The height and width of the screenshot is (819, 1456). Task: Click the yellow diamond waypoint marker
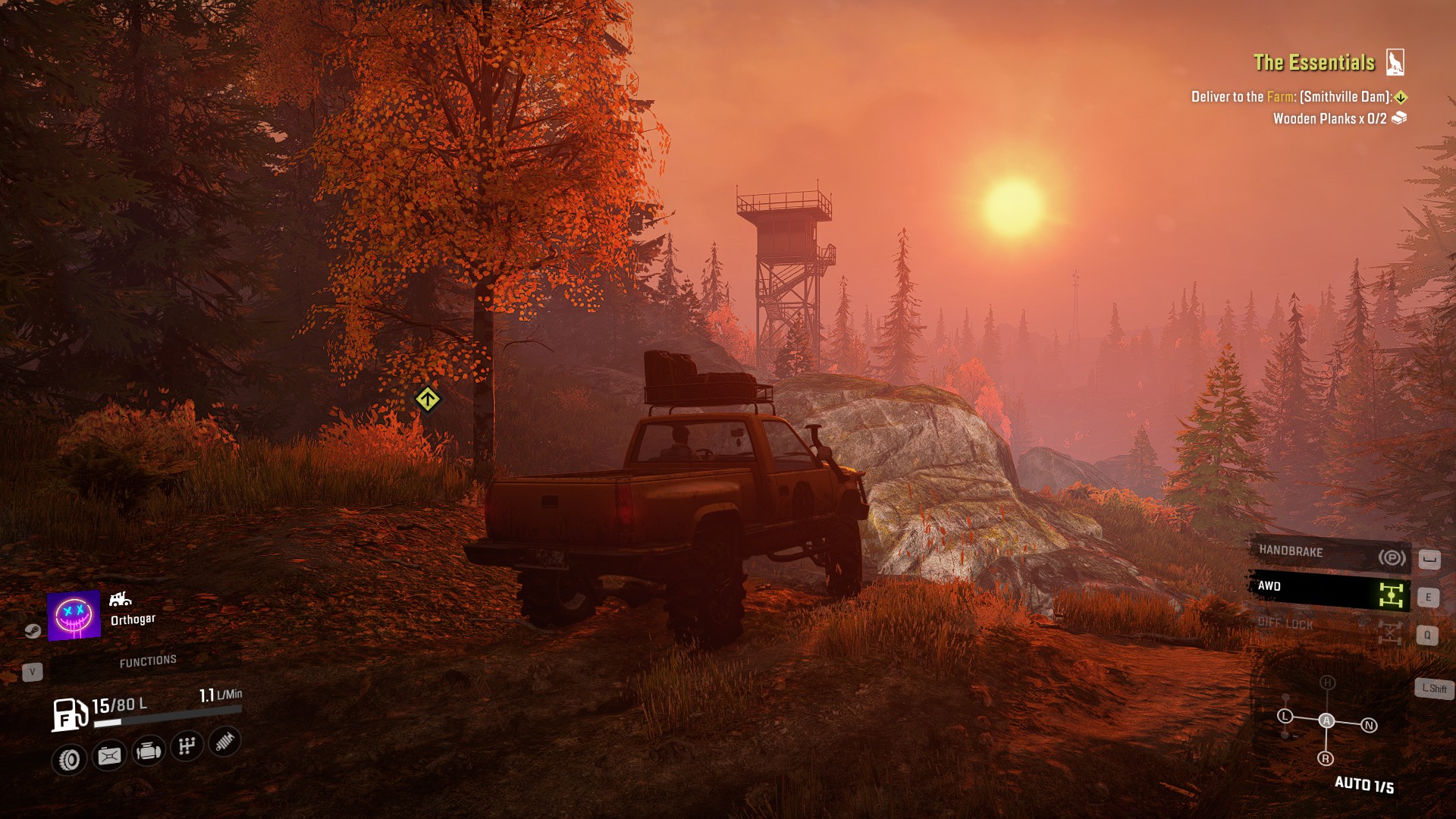tap(428, 399)
